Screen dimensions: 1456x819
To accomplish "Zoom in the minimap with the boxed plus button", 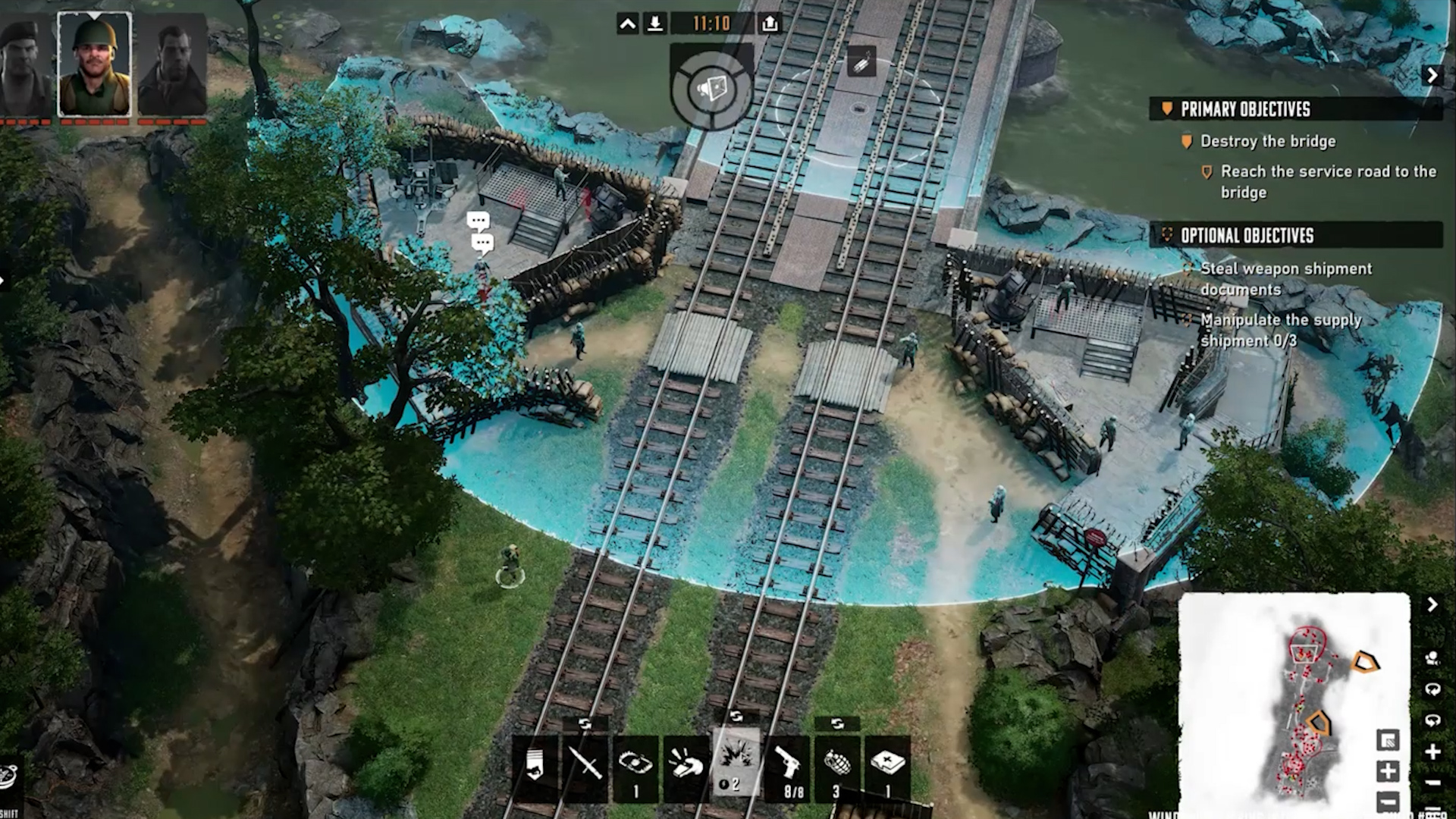I will 1388,771.
